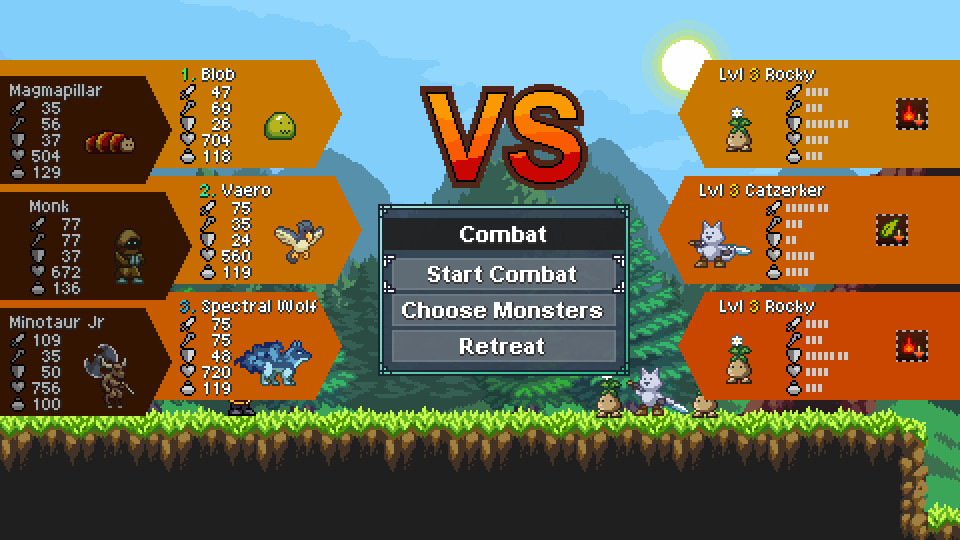
Task: Inspect the enemy Catzerker panel
Action: (780, 232)
